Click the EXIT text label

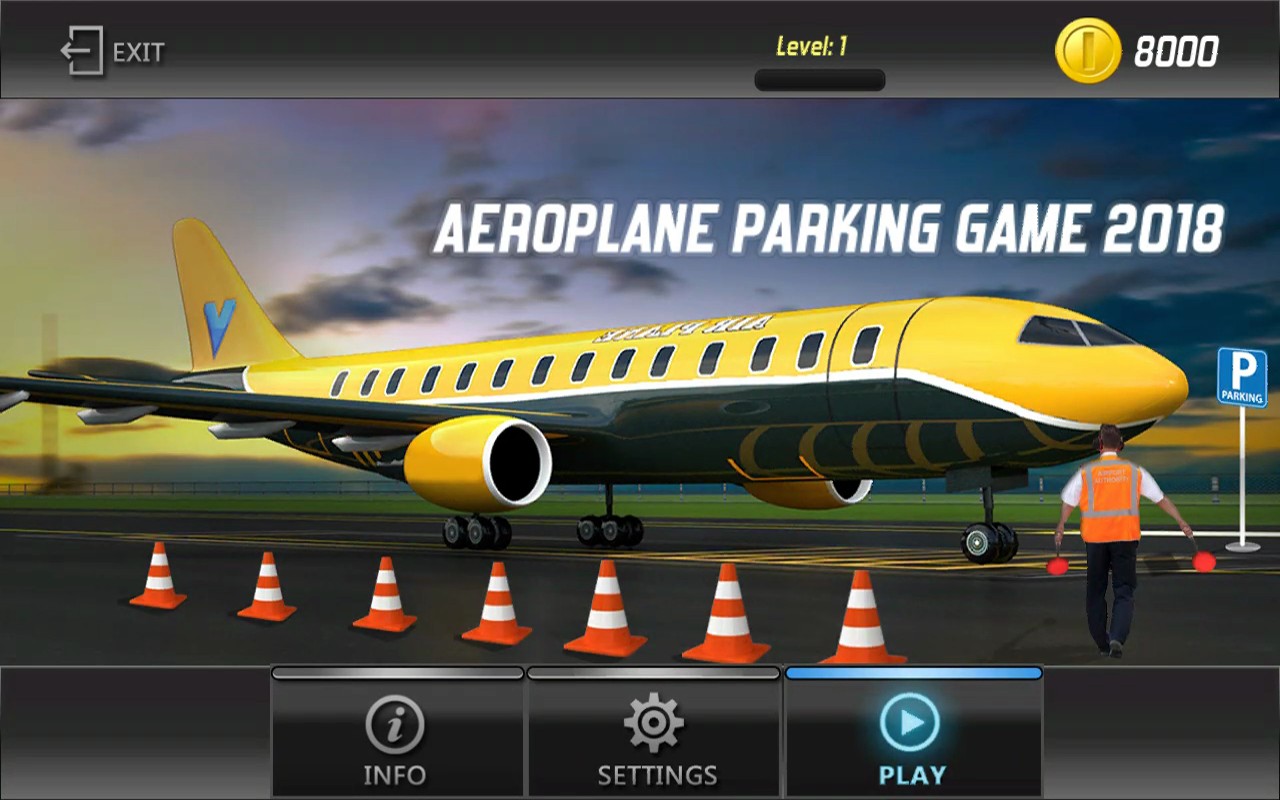click(140, 53)
